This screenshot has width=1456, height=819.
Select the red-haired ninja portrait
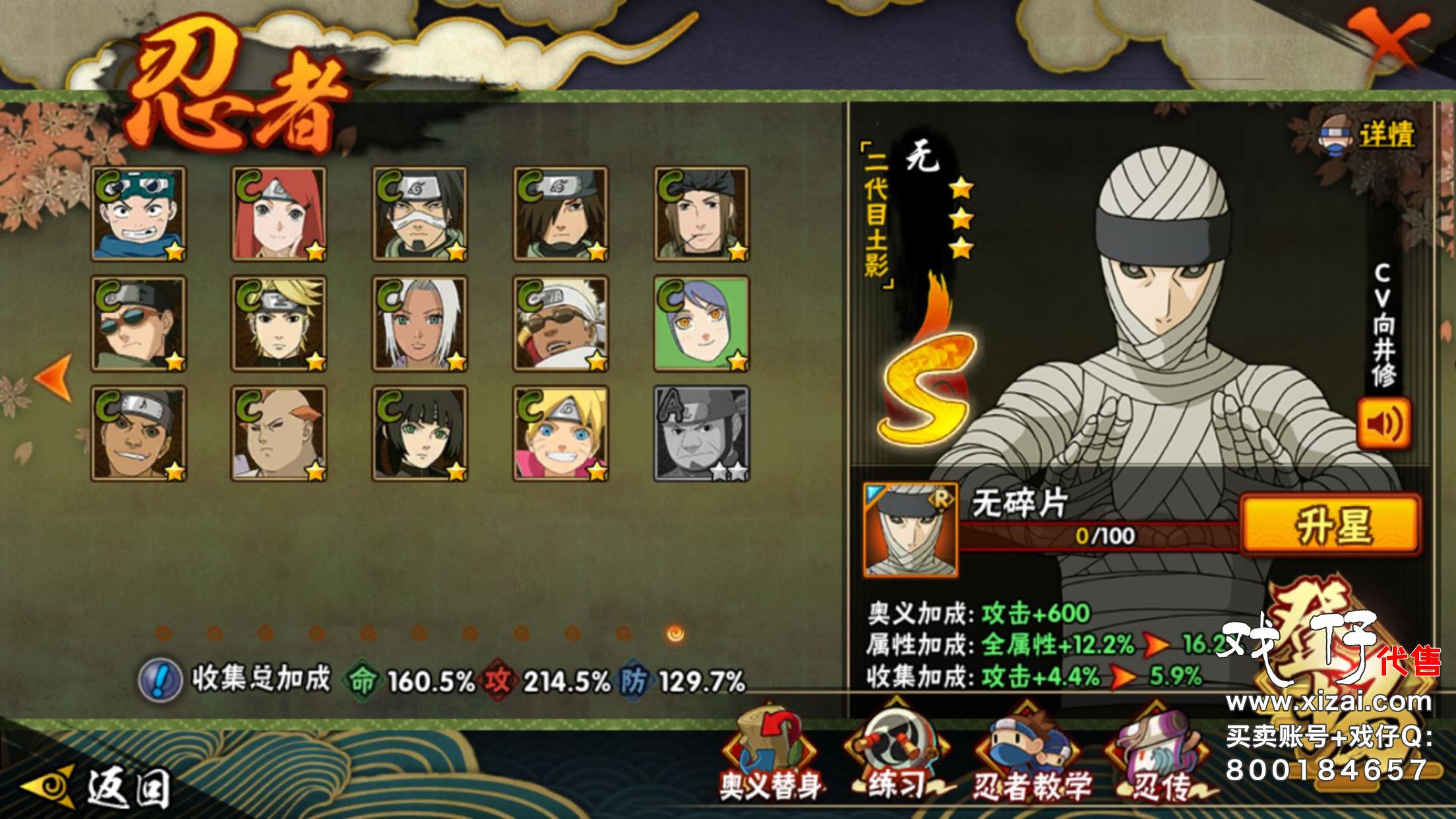[279, 214]
